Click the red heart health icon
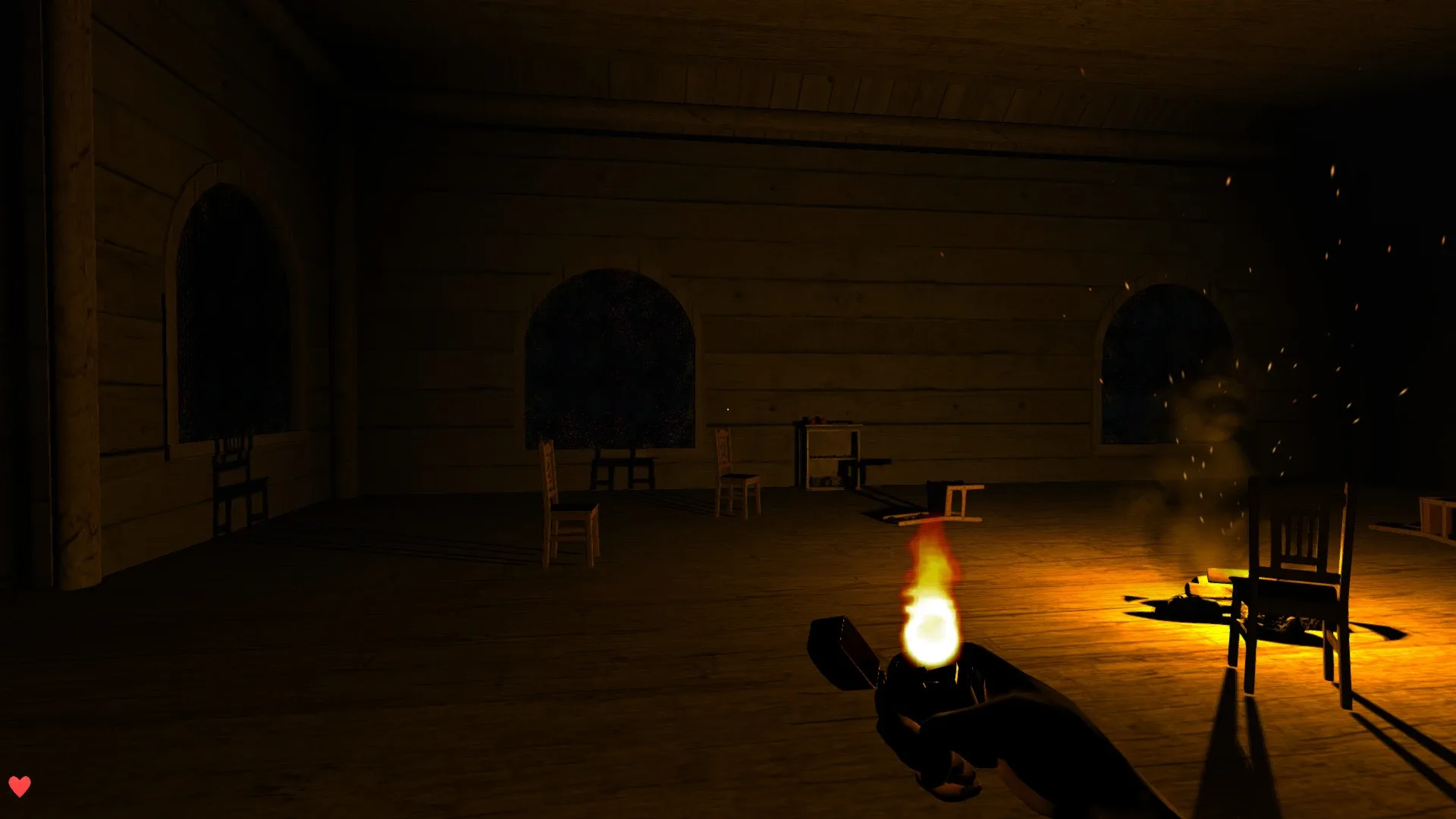The height and width of the screenshot is (819, 1456). (21, 785)
